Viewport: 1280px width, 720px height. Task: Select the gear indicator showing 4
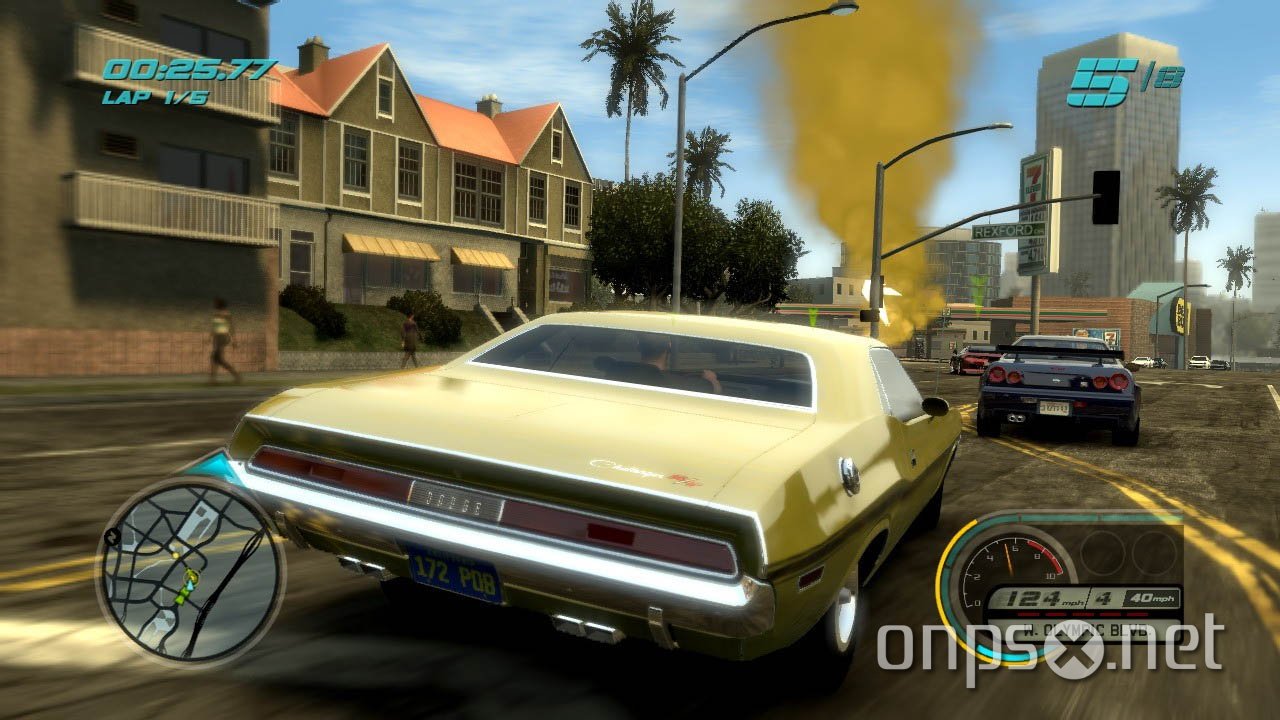tap(1103, 598)
